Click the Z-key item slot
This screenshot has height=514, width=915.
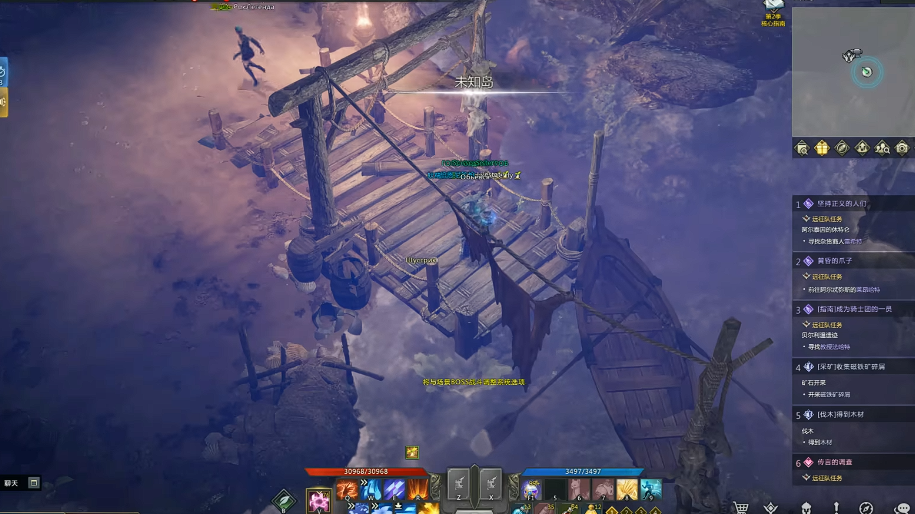(x=459, y=484)
